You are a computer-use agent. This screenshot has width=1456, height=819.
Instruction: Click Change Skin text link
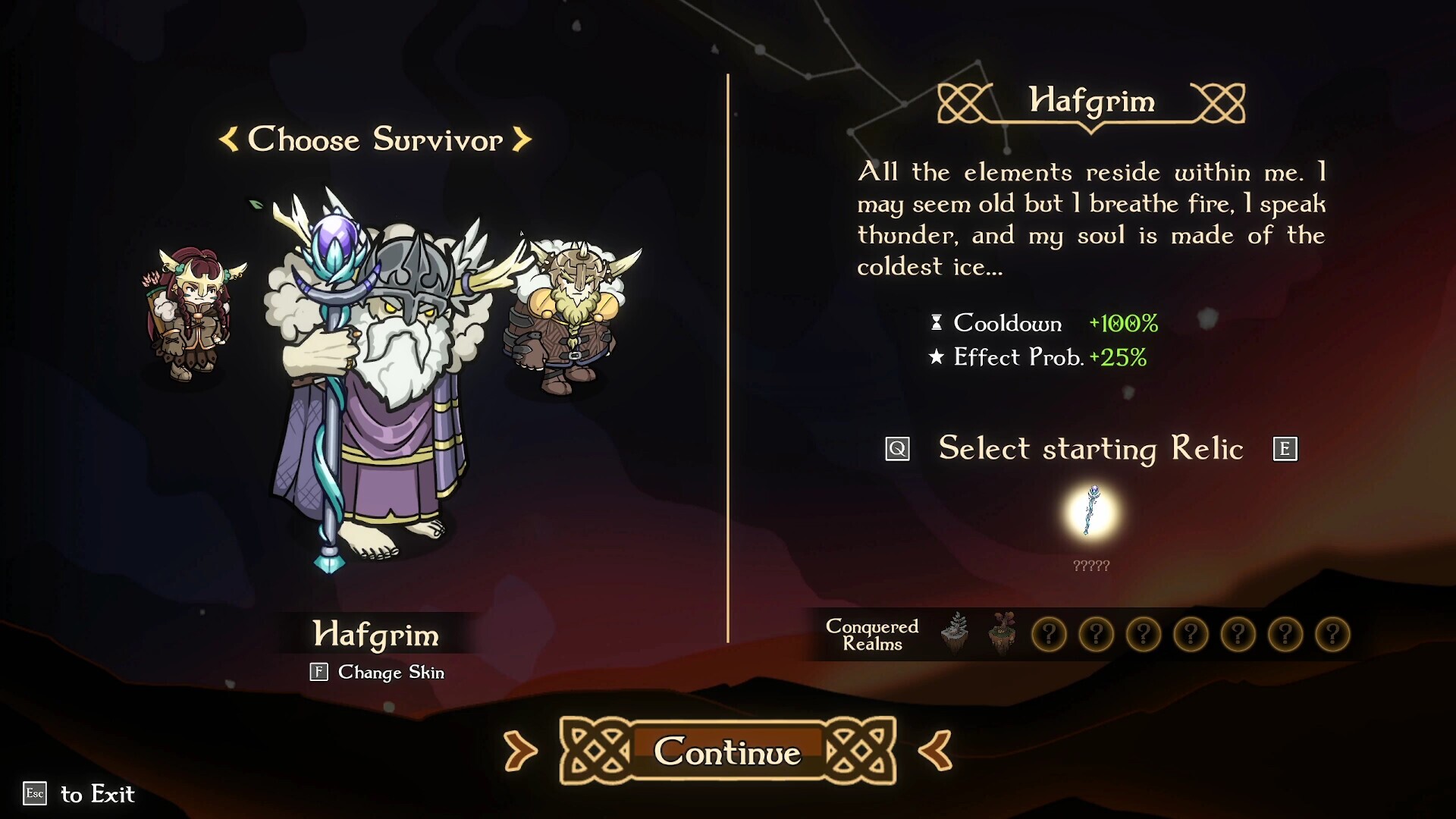[x=392, y=672]
